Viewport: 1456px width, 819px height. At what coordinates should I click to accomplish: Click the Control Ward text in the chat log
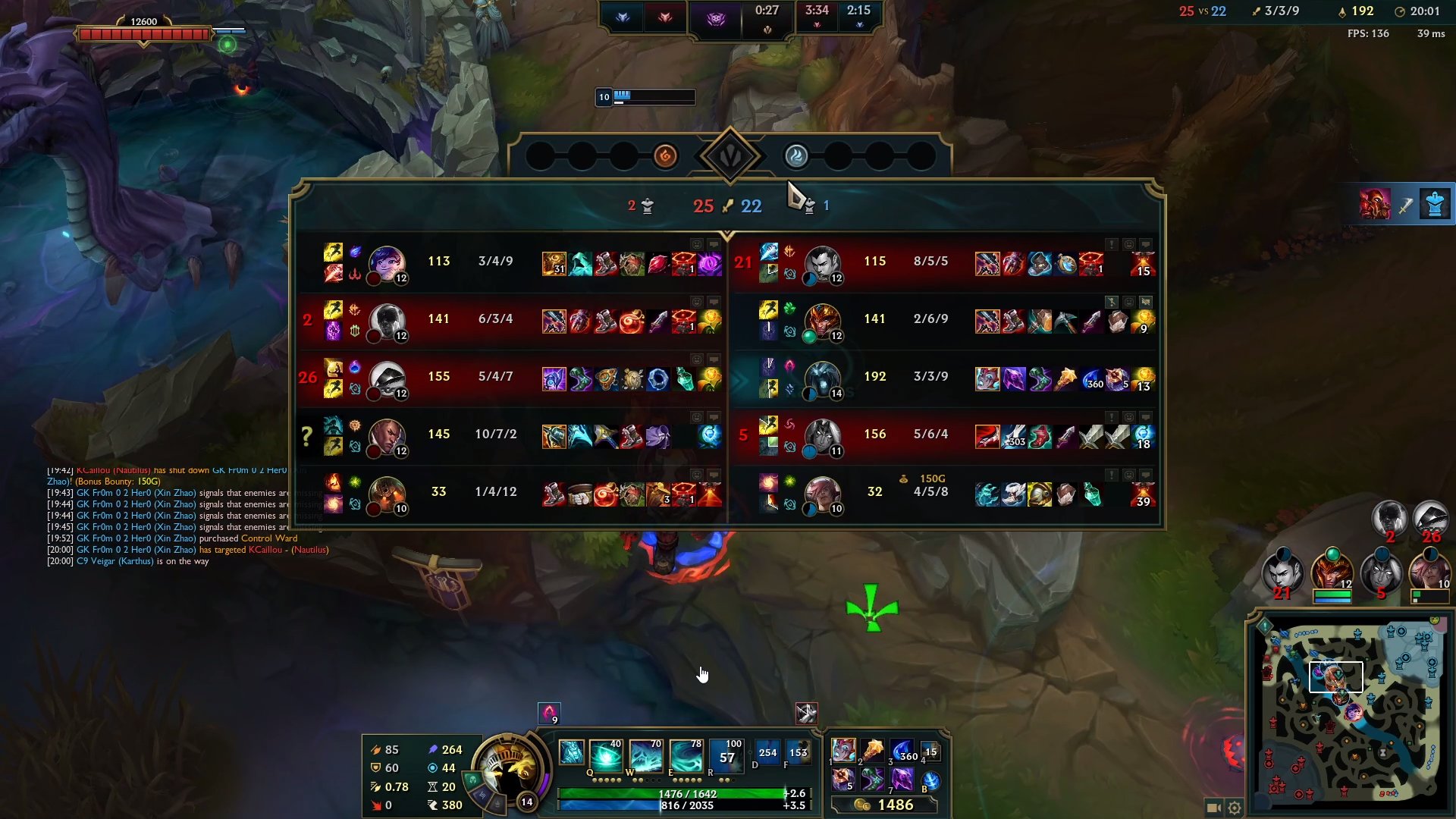pyautogui.click(x=269, y=538)
